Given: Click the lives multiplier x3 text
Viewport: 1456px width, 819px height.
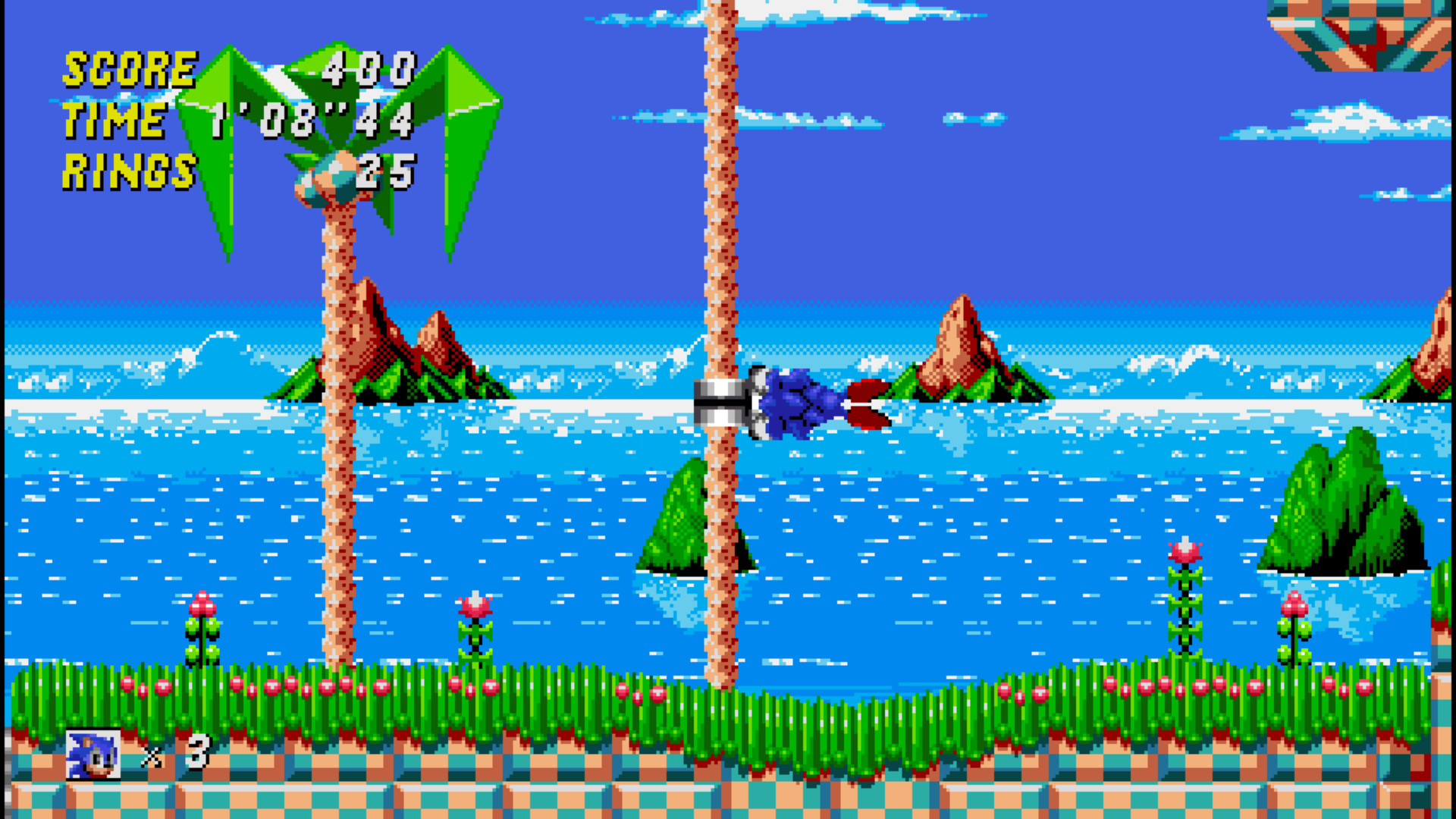Looking at the screenshot, I should pos(174,755).
